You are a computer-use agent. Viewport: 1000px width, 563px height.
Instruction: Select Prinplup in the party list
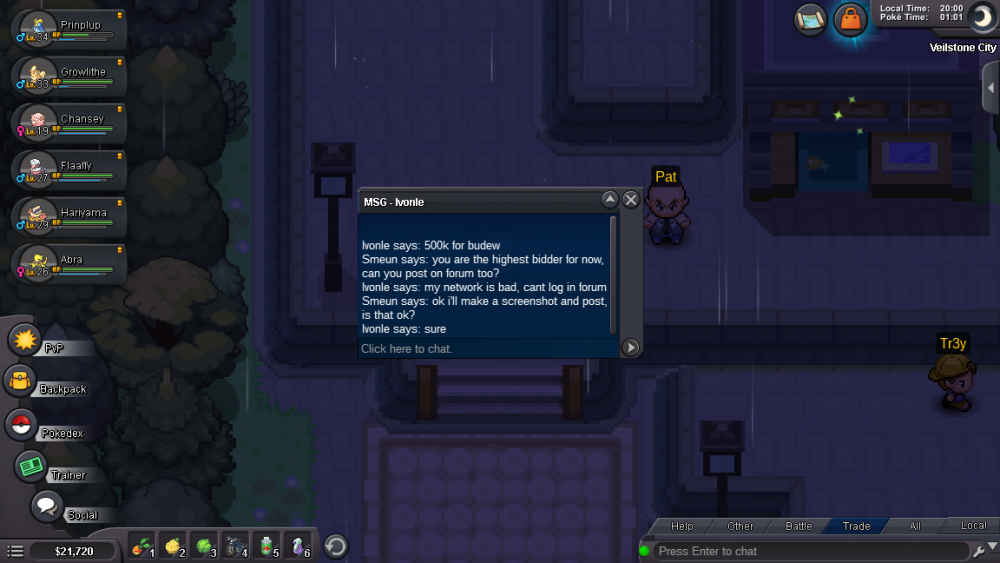[x=68, y=30]
